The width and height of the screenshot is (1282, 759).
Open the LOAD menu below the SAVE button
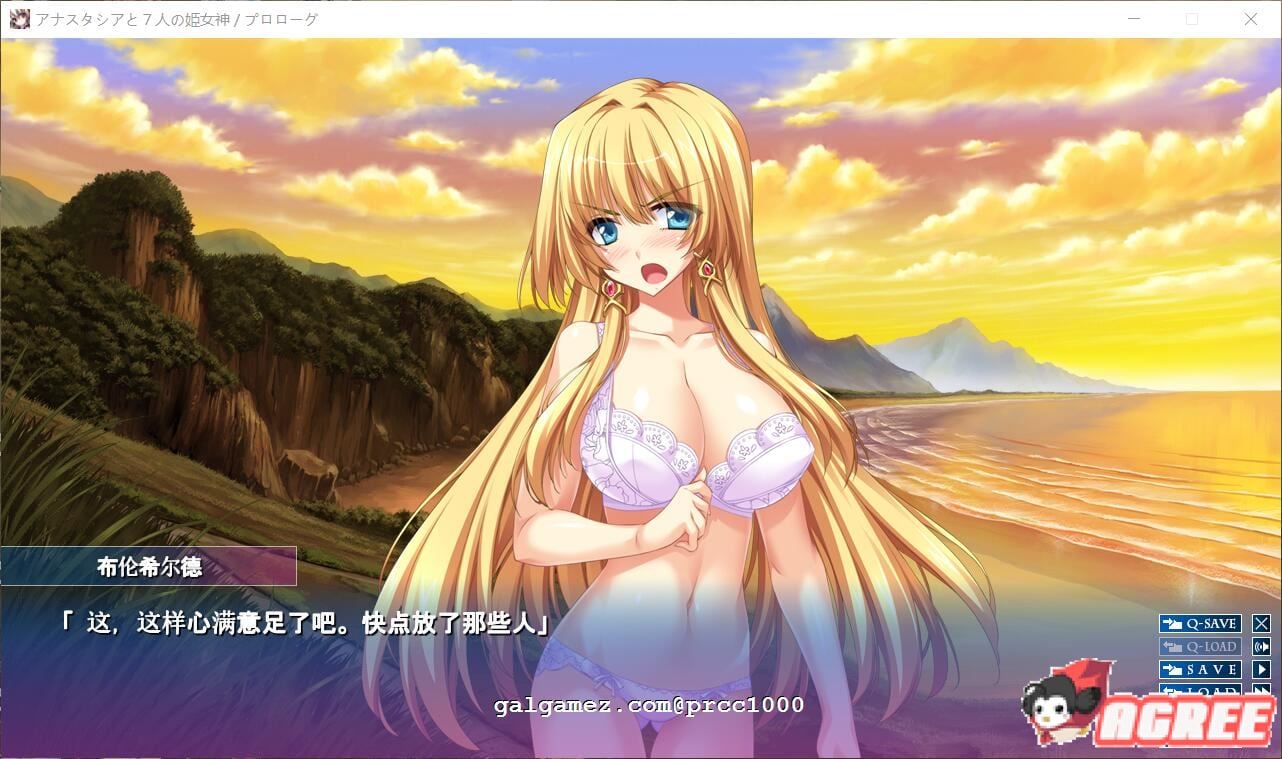click(x=1200, y=691)
